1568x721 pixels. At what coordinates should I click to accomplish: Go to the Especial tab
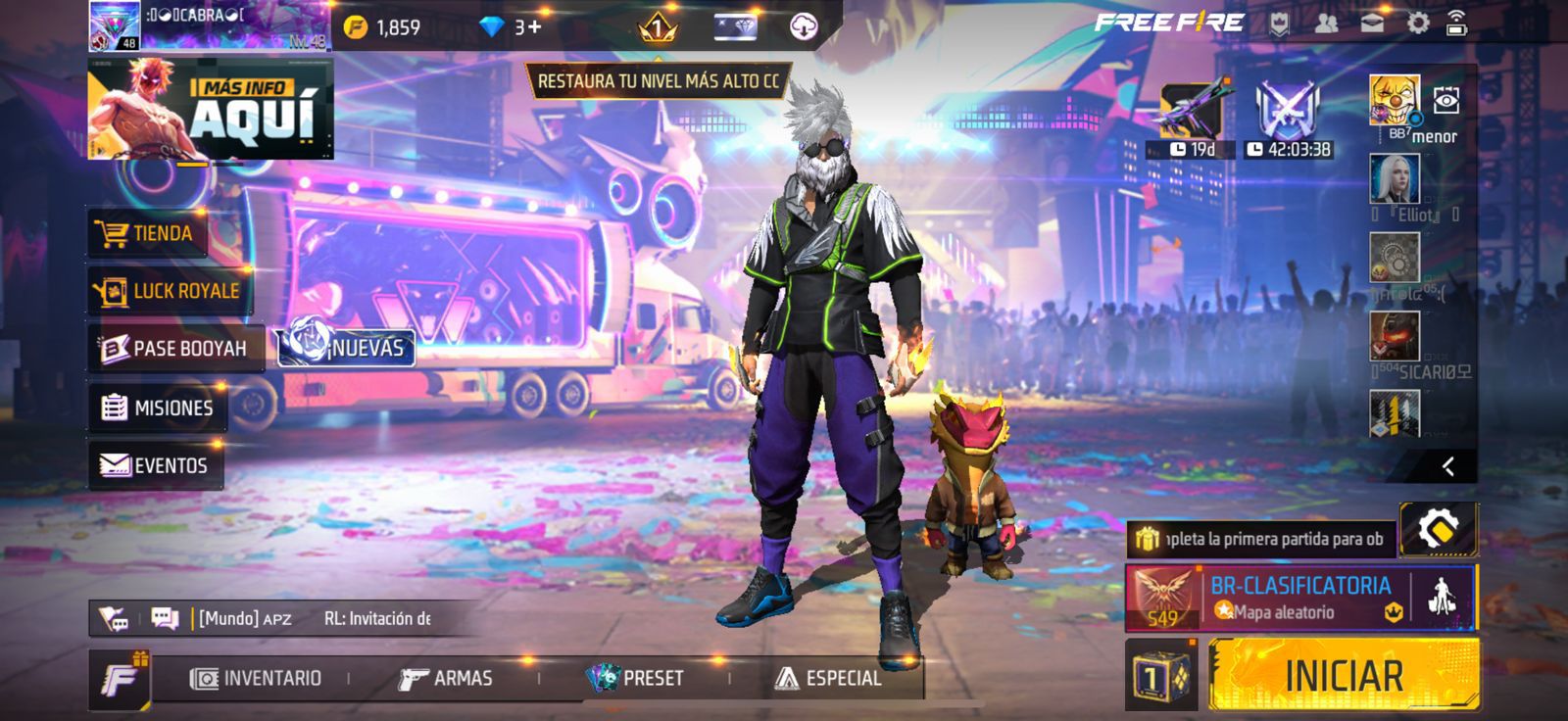pyautogui.click(x=829, y=678)
